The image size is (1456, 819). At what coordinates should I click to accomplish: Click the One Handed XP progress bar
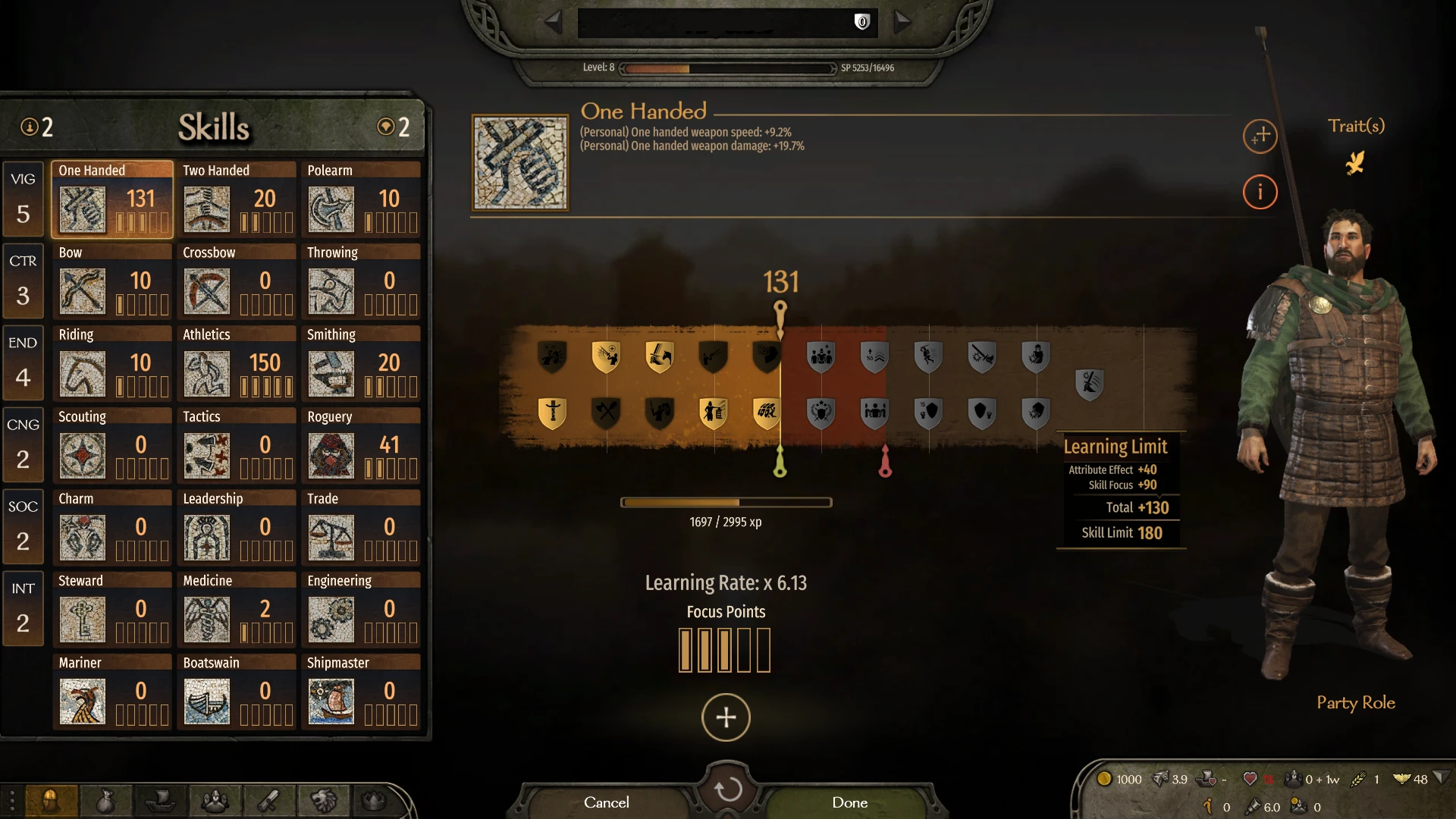[726, 502]
